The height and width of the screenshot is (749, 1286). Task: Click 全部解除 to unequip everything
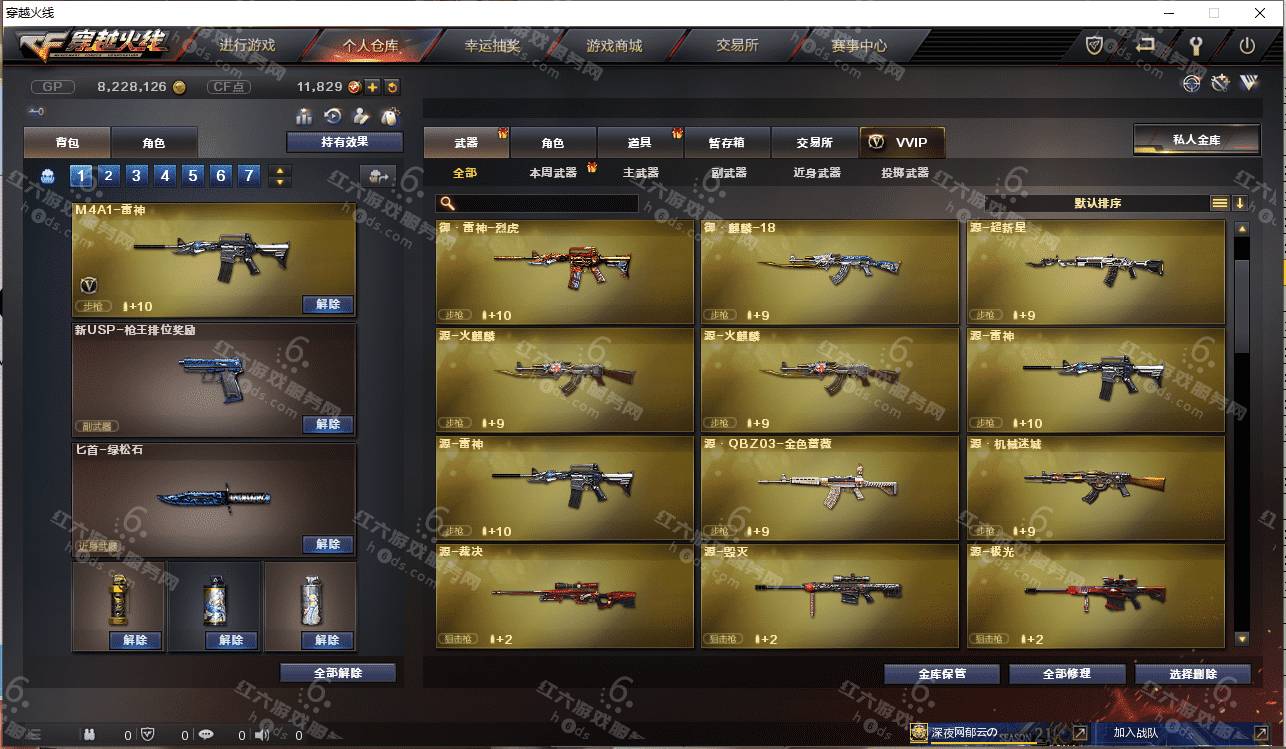tap(338, 673)
